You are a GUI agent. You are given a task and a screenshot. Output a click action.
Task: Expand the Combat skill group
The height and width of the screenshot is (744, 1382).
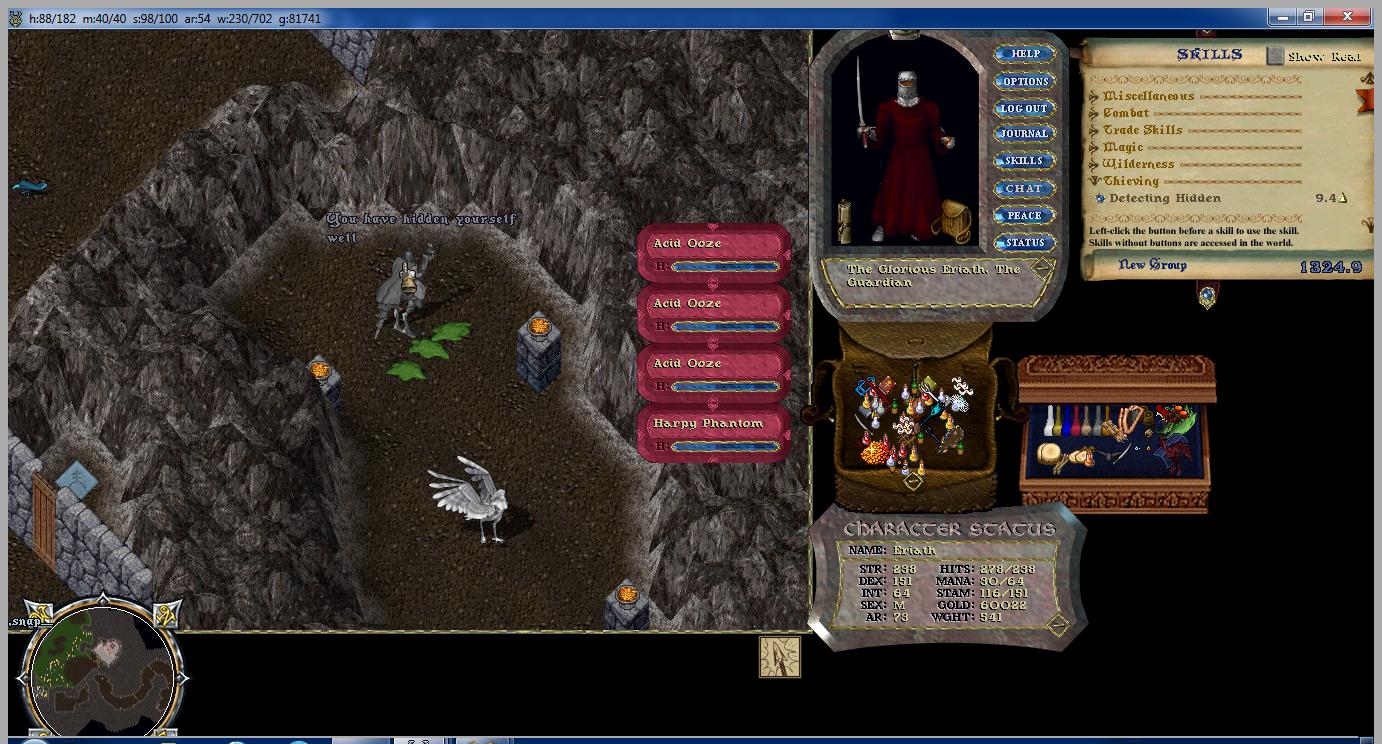click(x=1095, y=114)
